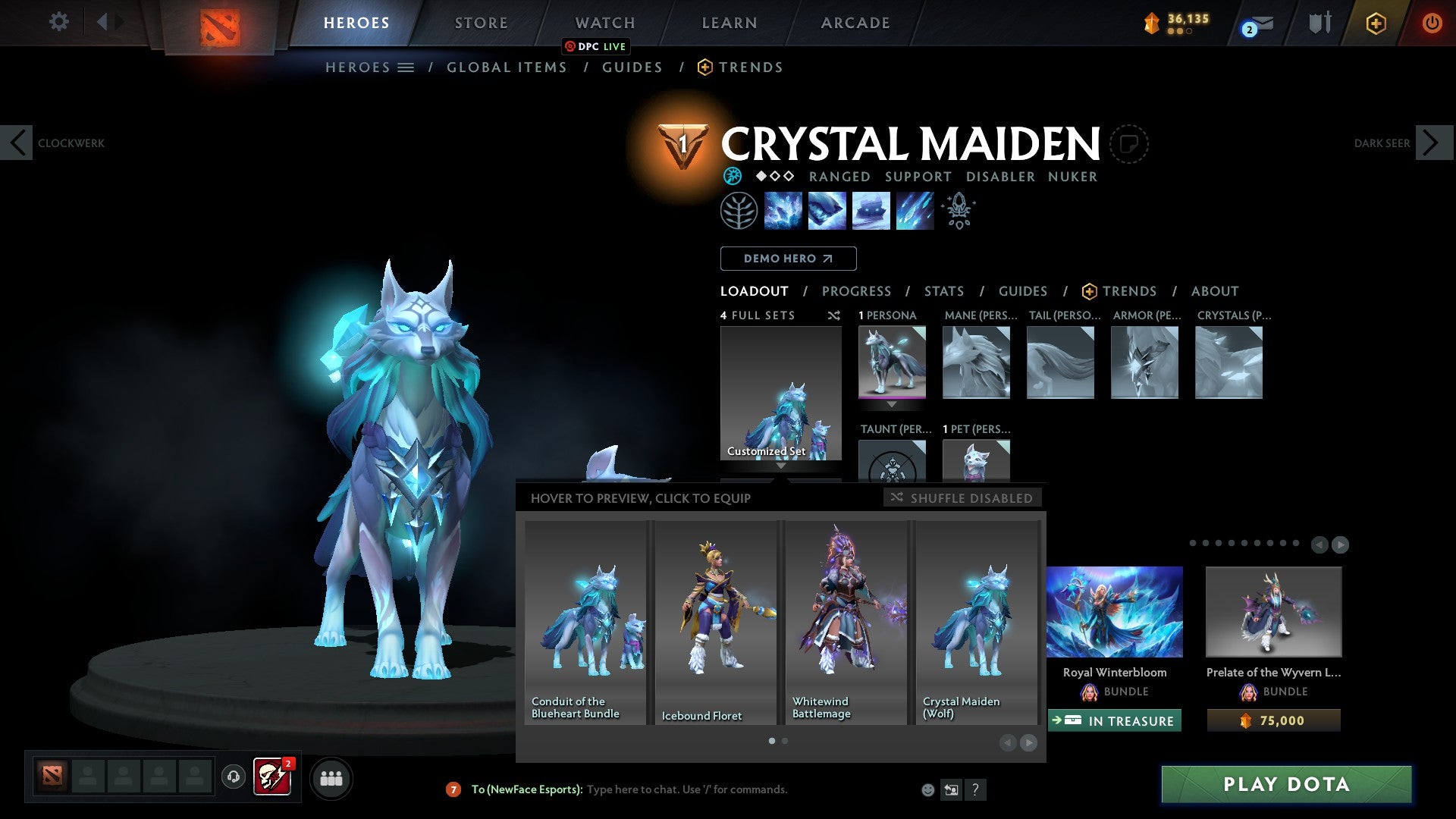The width and height of the screenshot is (1456, 819).
Task: Click the shuffle icon beside 4 Full Sets
Action: 834,315
